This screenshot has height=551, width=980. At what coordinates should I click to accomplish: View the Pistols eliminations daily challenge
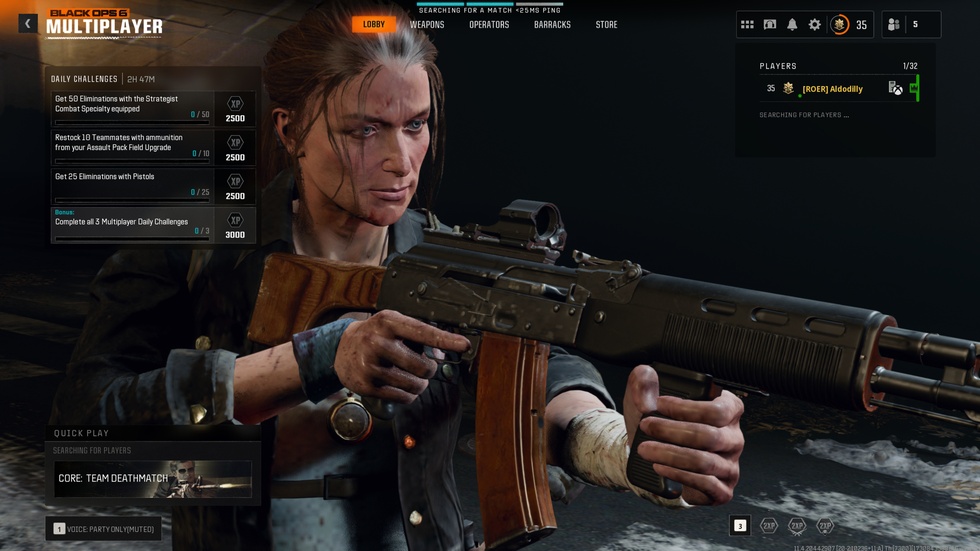click(x=132, y=185)
